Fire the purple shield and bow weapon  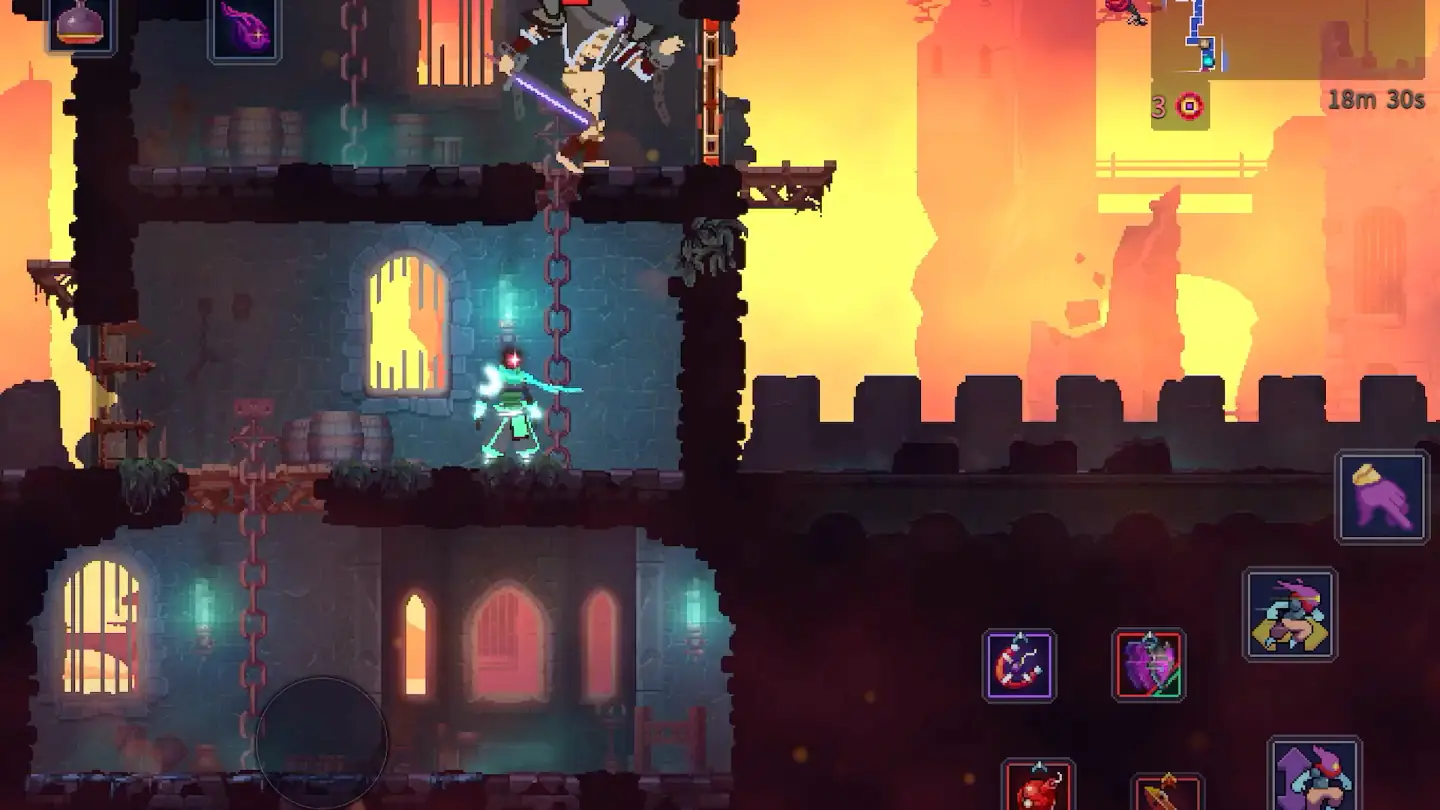click(1149, 665)
